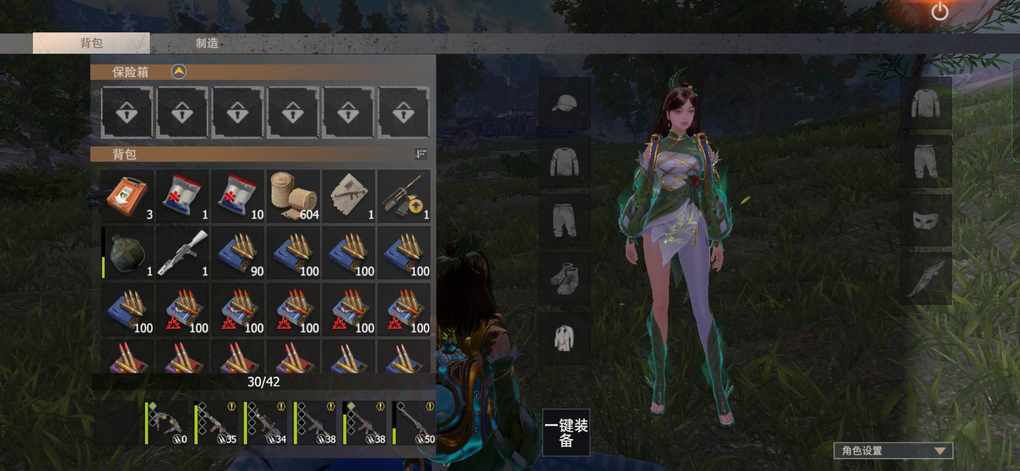Viewport: 1020px width, 471px height.
Task: Click the power icon in the corner
Action: [939, 12]
